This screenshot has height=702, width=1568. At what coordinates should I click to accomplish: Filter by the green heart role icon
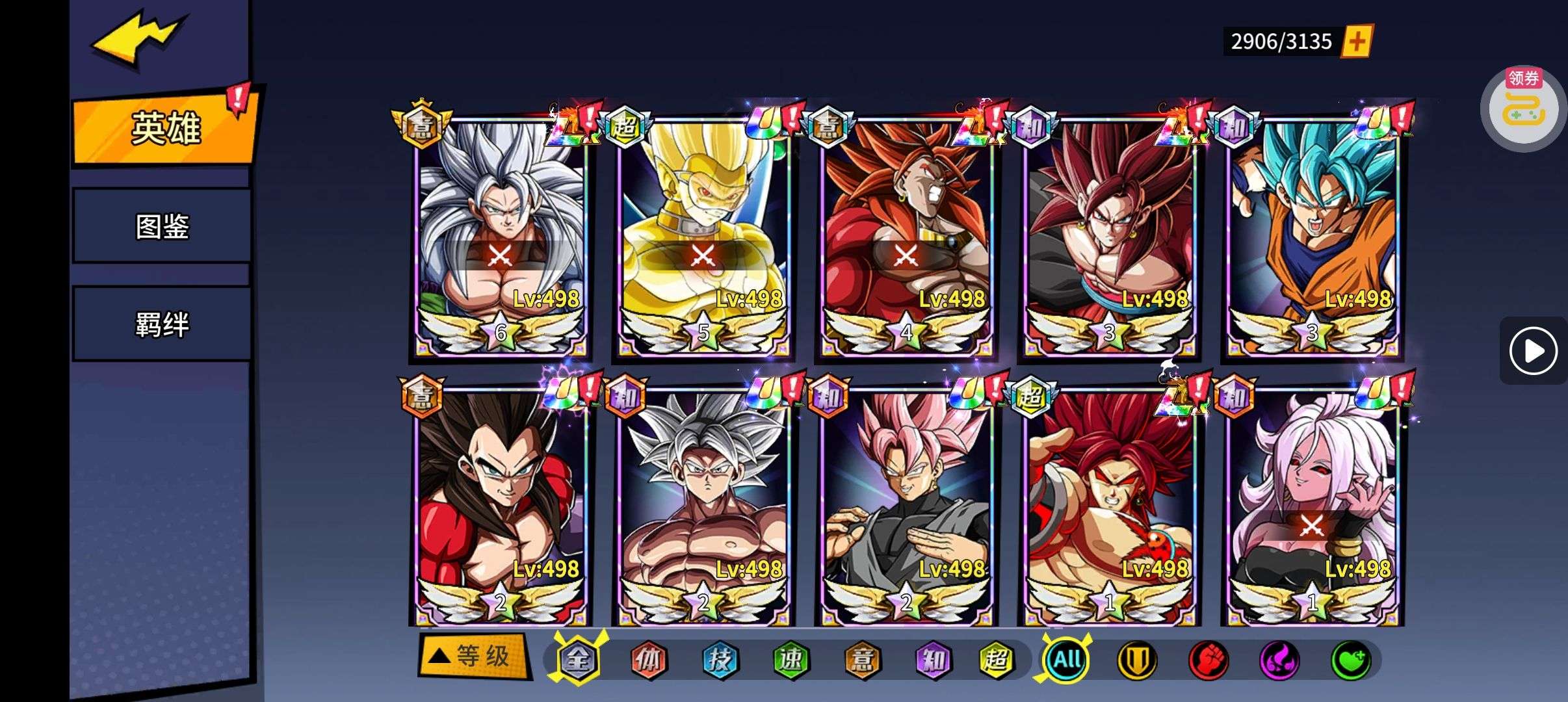click(x=1350, y=660)
